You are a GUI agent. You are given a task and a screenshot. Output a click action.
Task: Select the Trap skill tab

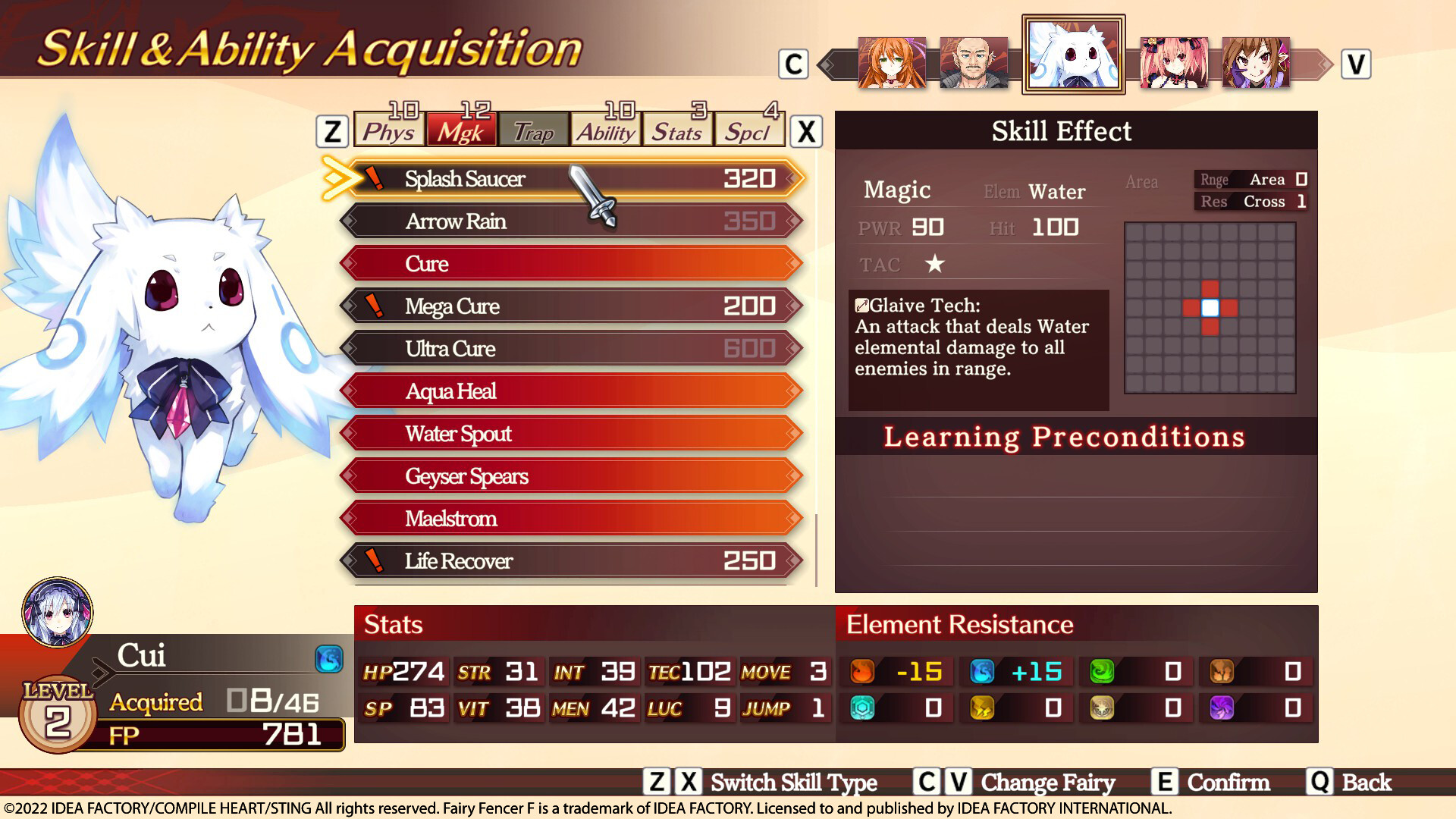(x=533, y=130)
